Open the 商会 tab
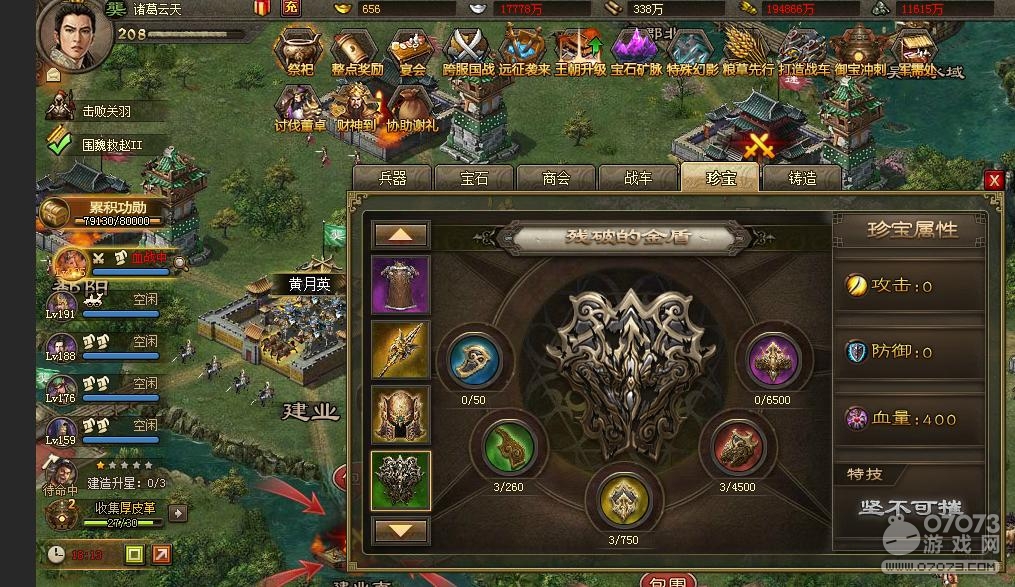This screenshot has height=587, width=1015. 556,178
